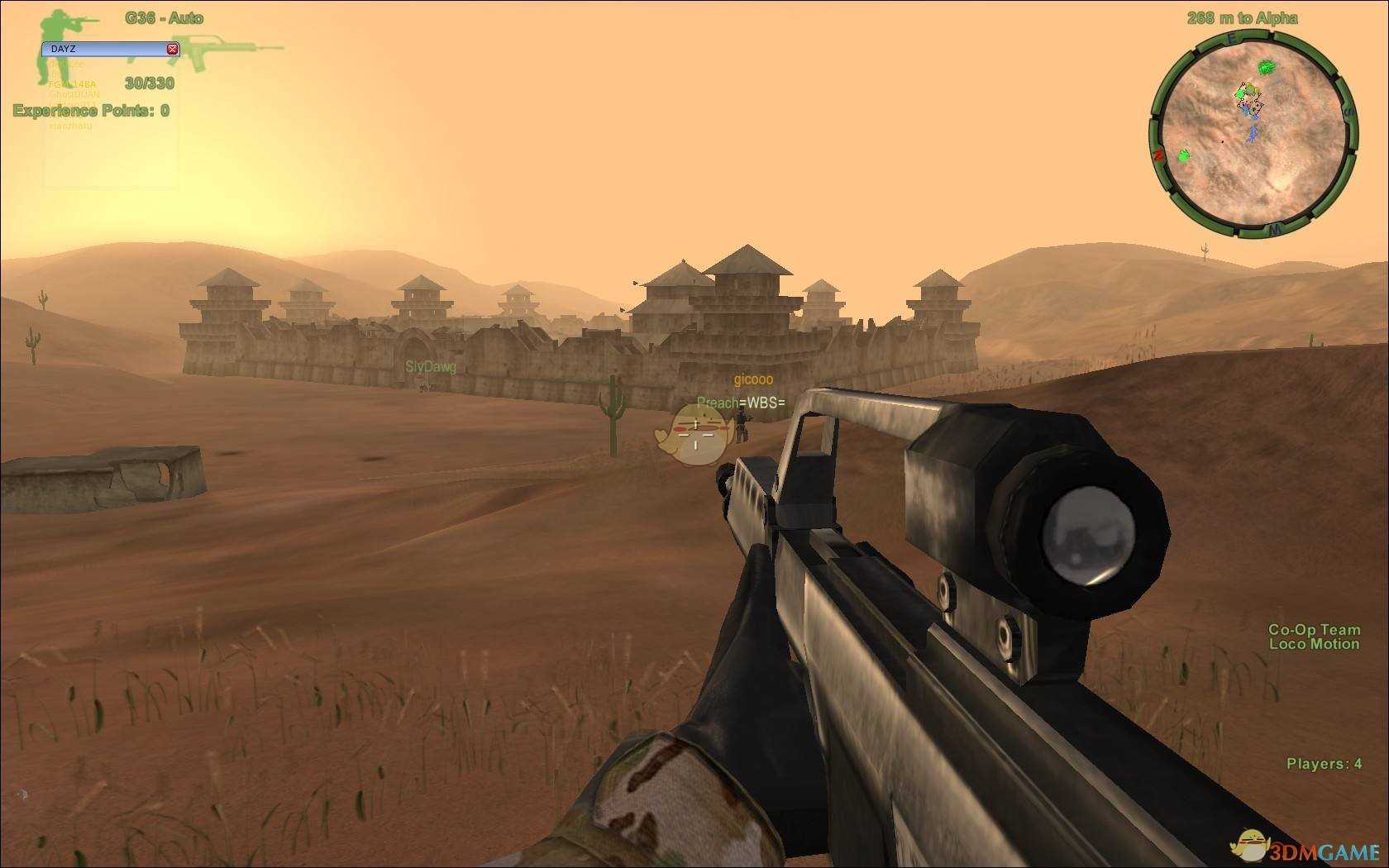1389x868 pixels.
Task: Click the circular minimap
Action: 1253,134
